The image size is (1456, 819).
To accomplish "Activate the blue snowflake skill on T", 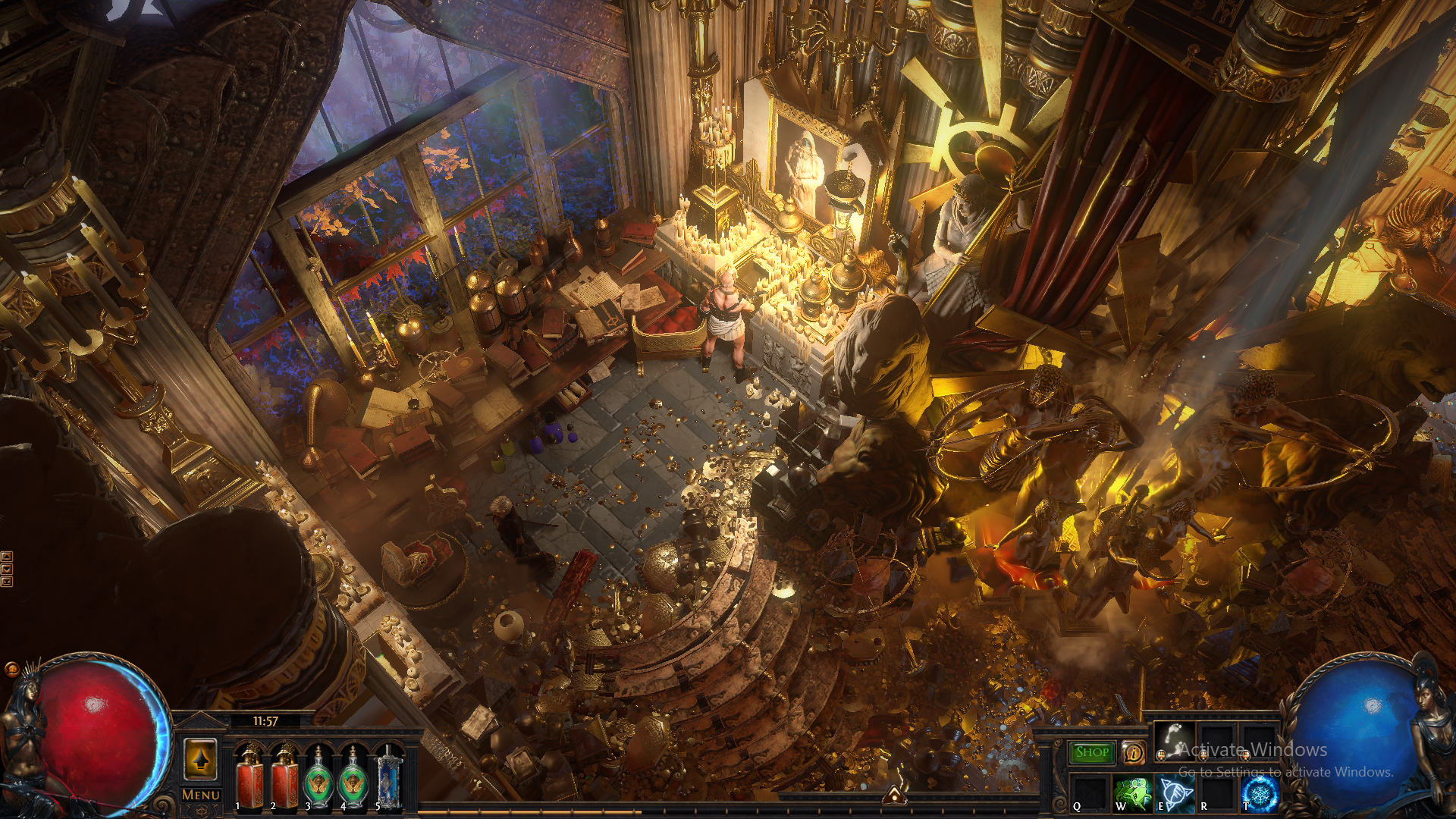I will tap(1260, 794).
